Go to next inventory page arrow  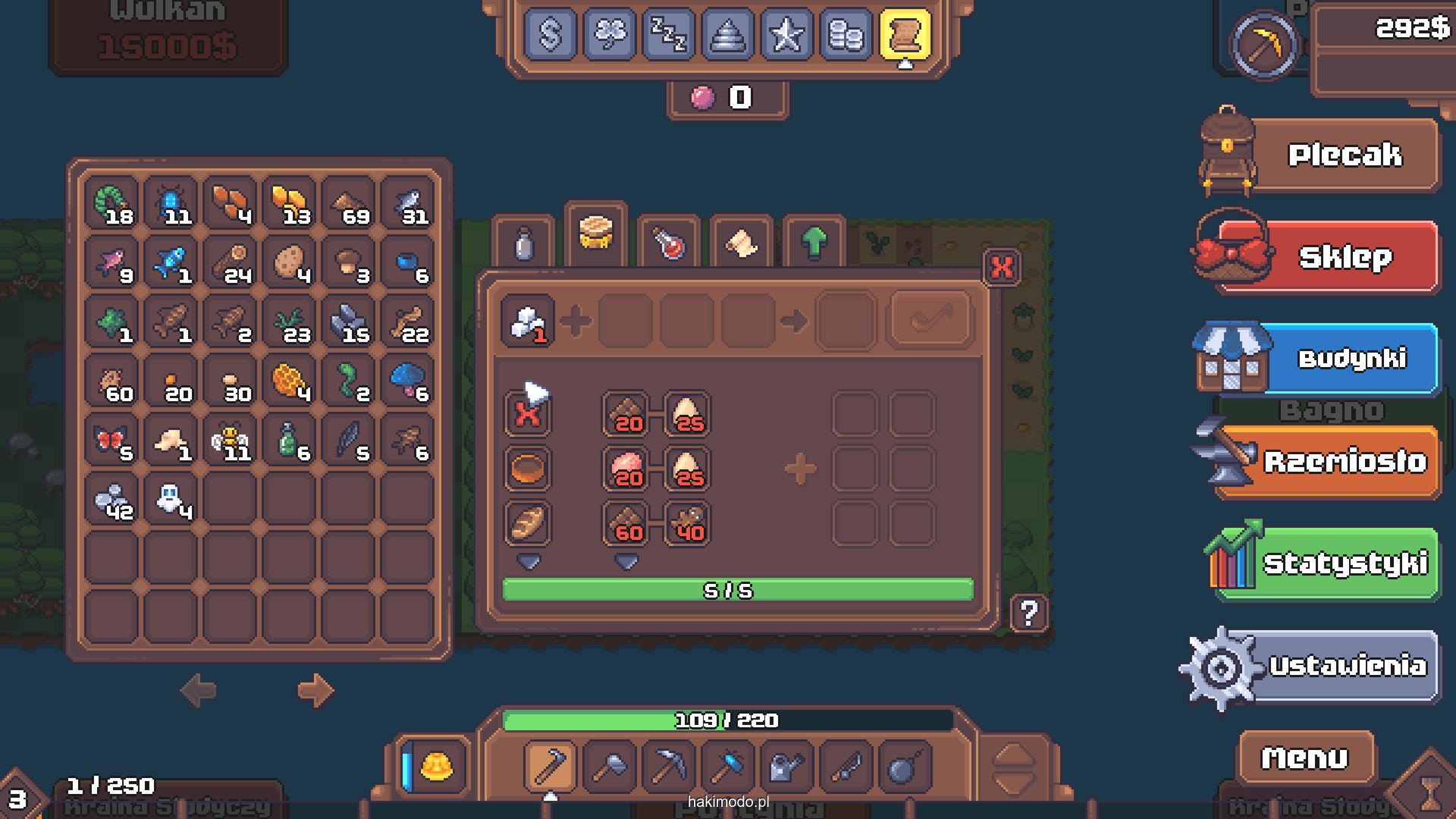315,690
